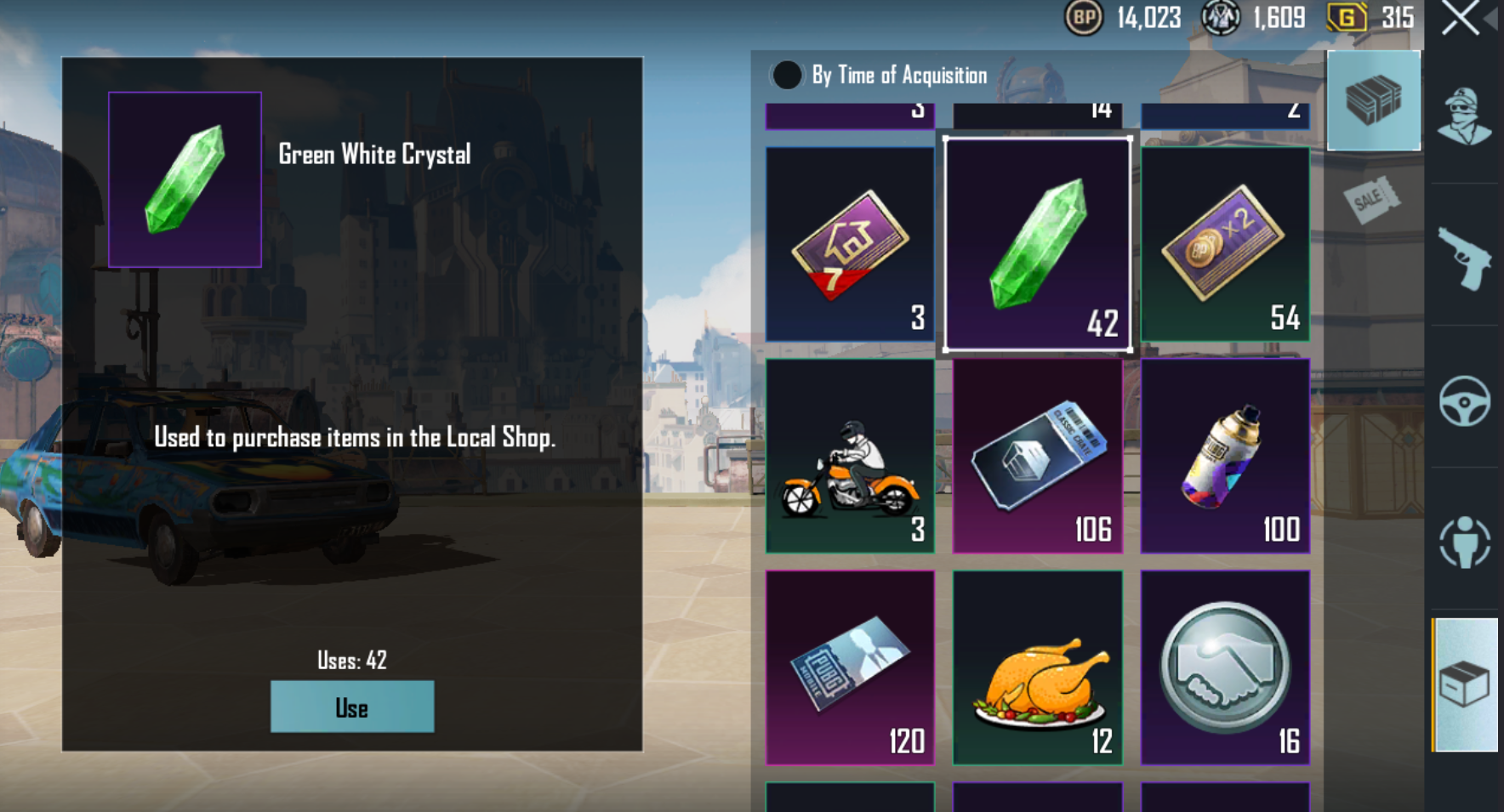Select the classic crate coupon slot
Image resolution: width=1504 pixels, height=812 pixels.
pos(1038,456)
